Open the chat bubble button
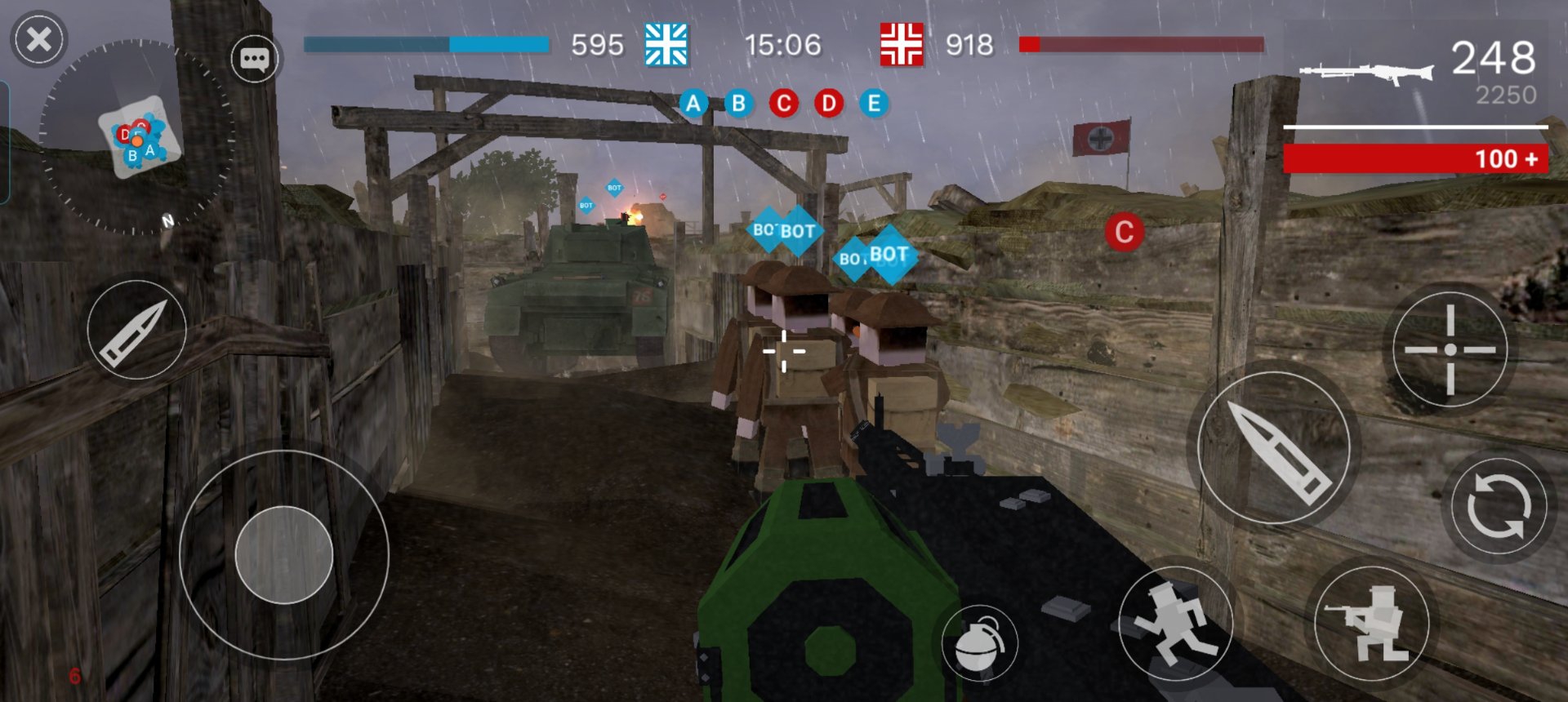 (254, 59)
